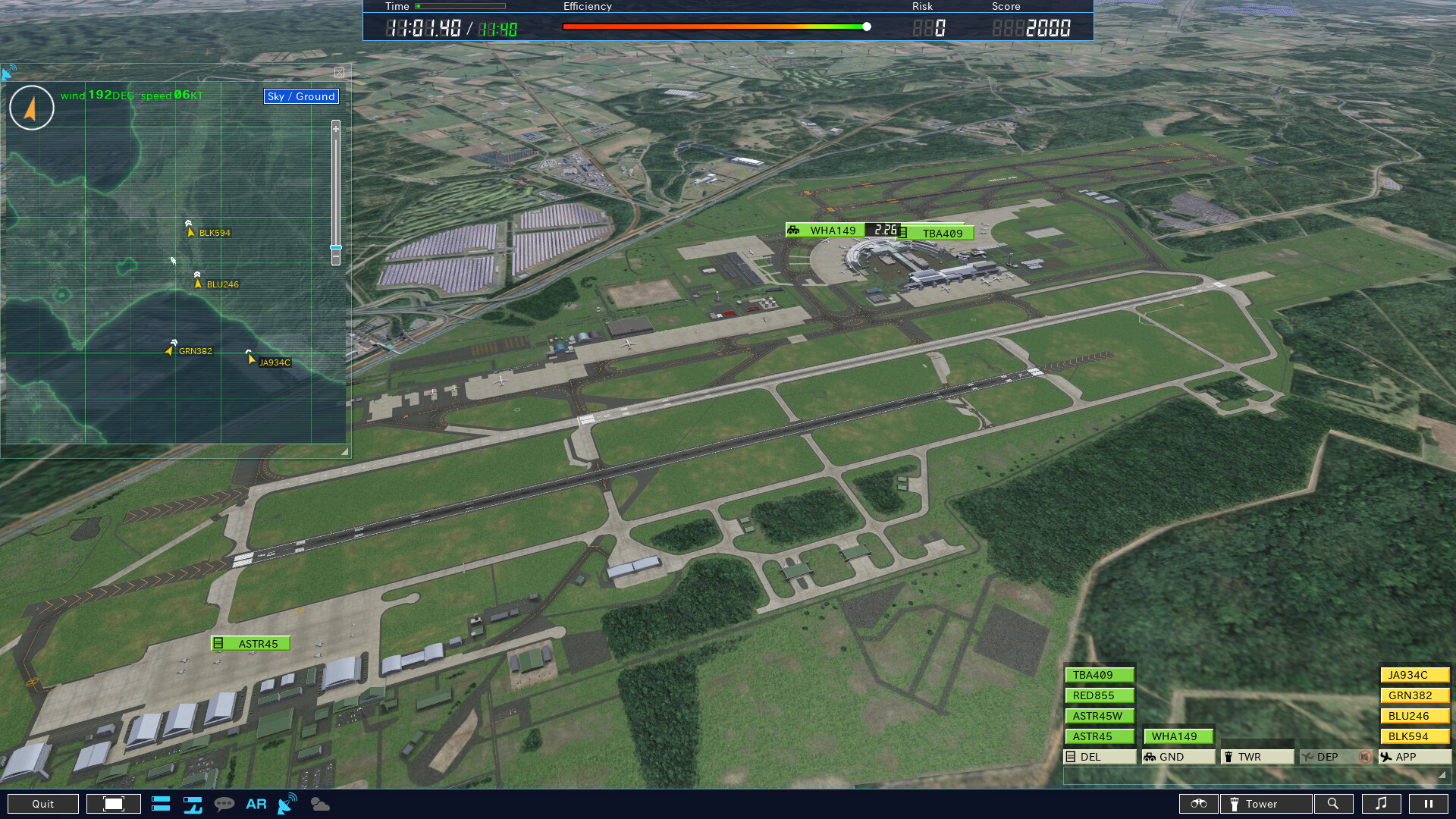Toggle the AR overlay display
Viewport: 1456px width, 819px height.
256,804
